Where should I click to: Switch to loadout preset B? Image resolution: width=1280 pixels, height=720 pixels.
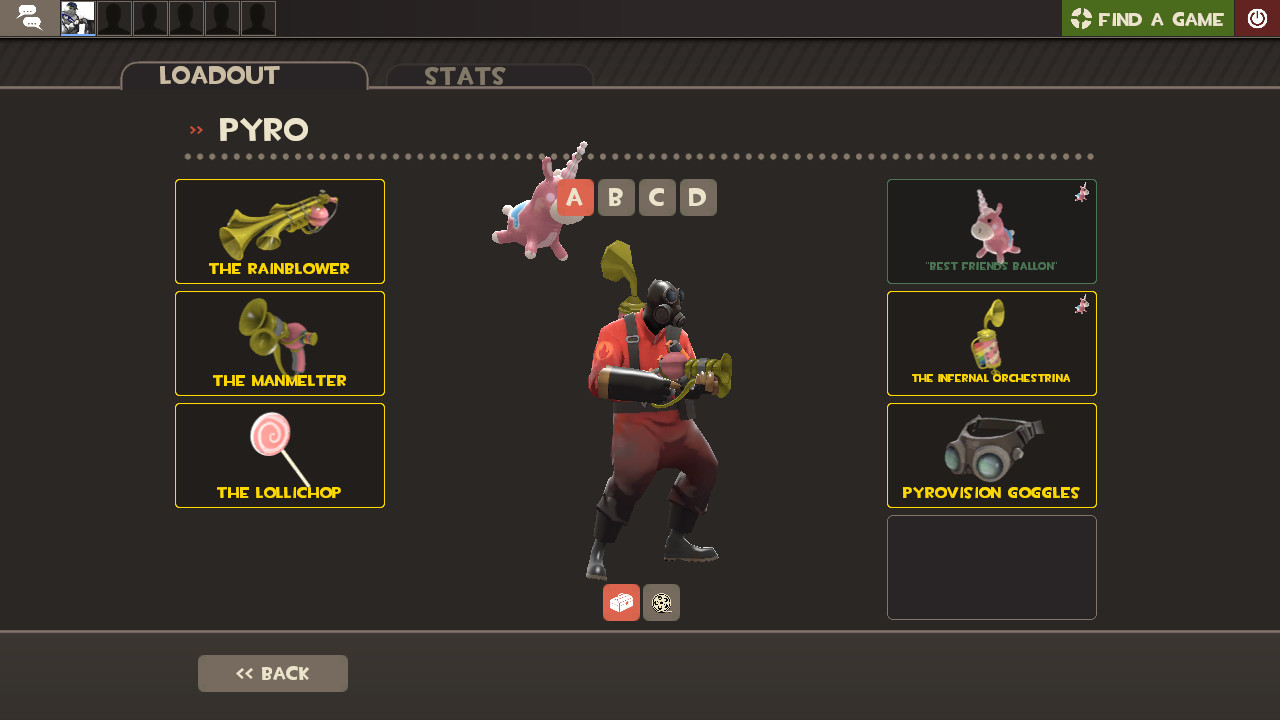click(616, 197)
